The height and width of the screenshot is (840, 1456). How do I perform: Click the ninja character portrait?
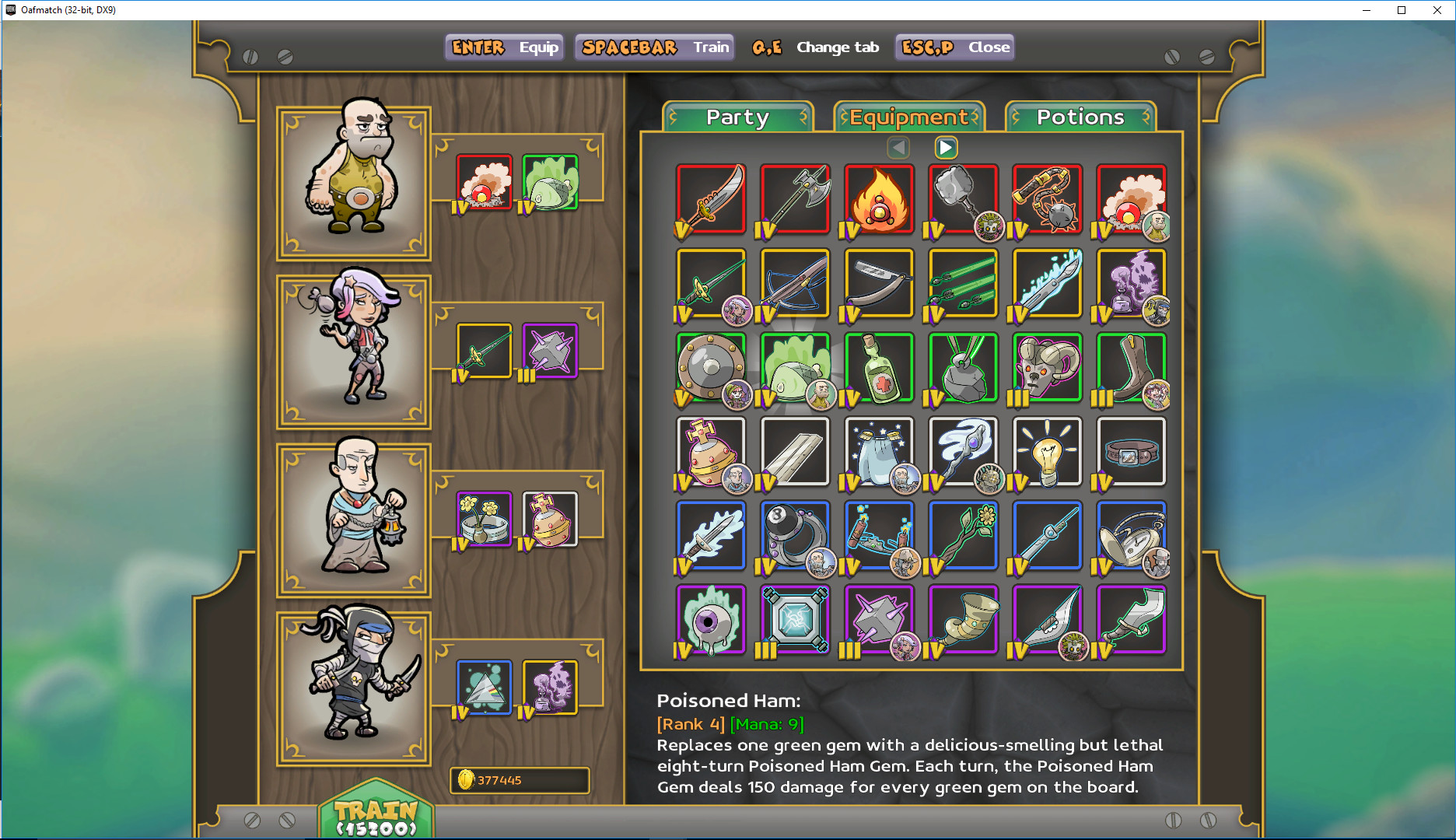[x=352, y=685]
